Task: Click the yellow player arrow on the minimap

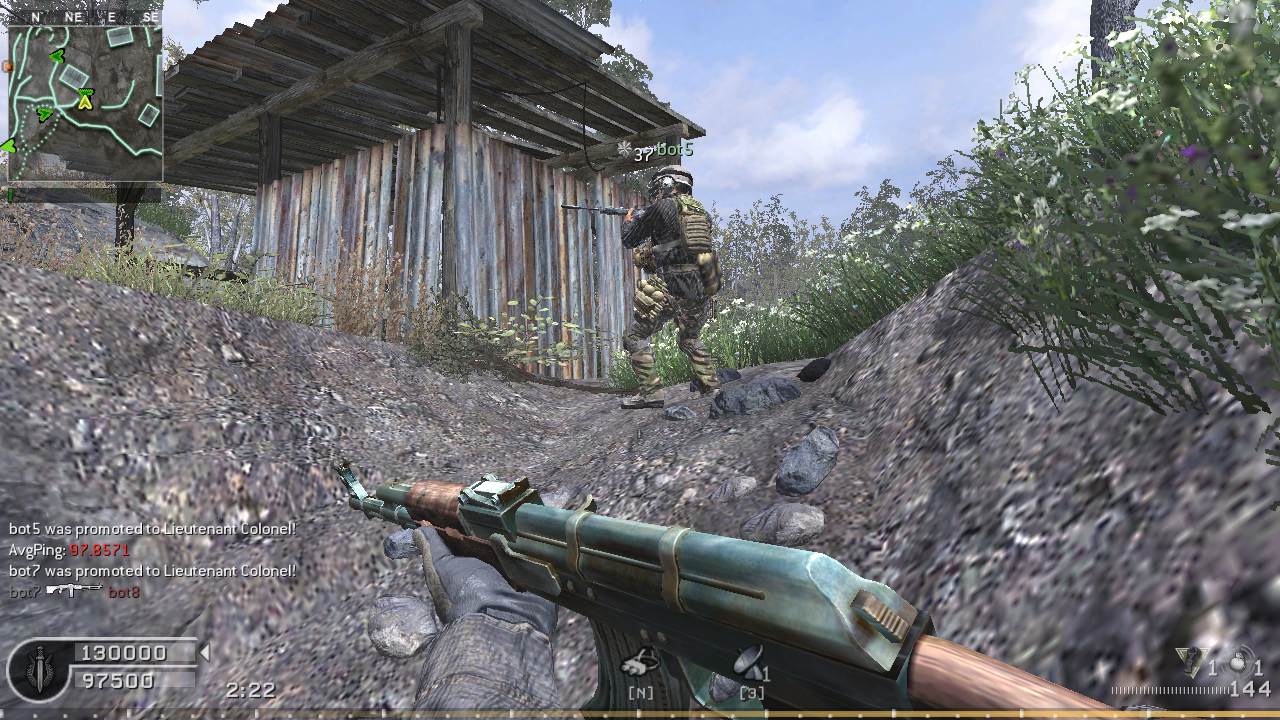Action: coord(85,99)
